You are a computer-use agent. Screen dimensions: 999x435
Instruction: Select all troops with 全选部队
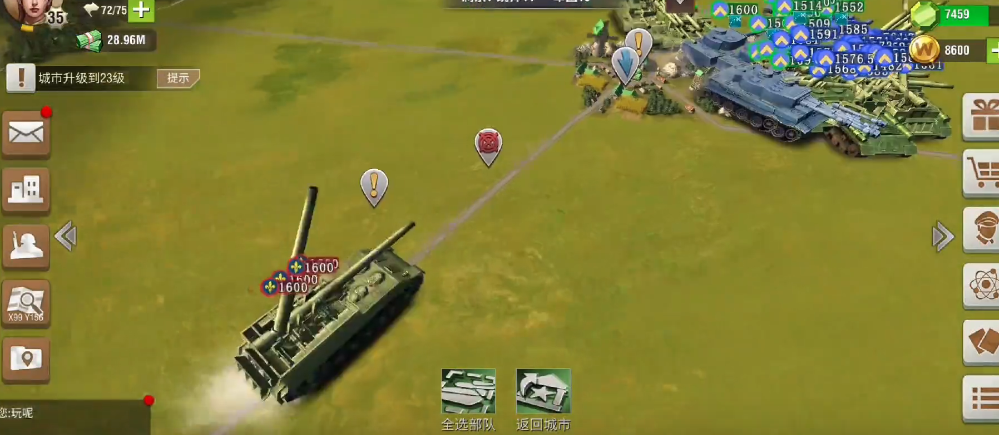click(x=468, y=398)
